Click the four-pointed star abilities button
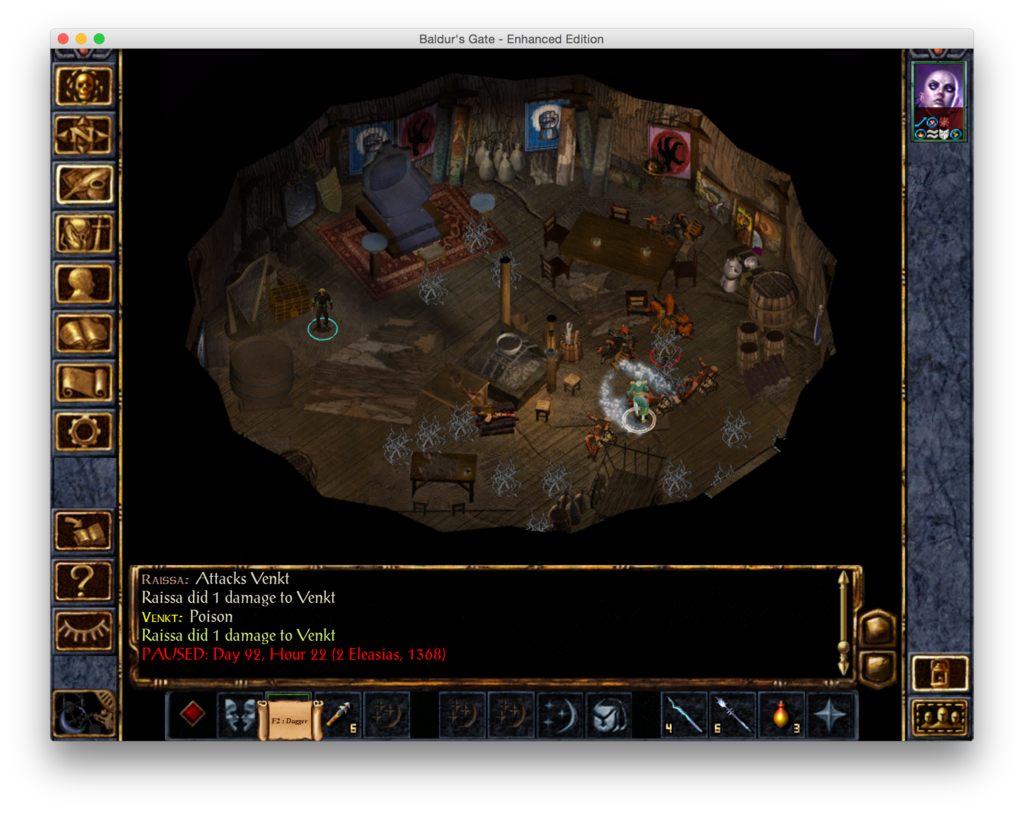Image resolution: width=1024 pixels, height=813 pixels. [x=831, y=714]
